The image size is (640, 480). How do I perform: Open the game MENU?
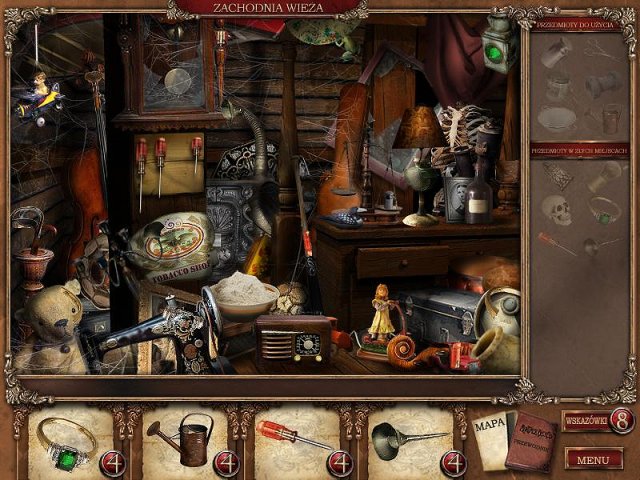(x=593, y=459)
